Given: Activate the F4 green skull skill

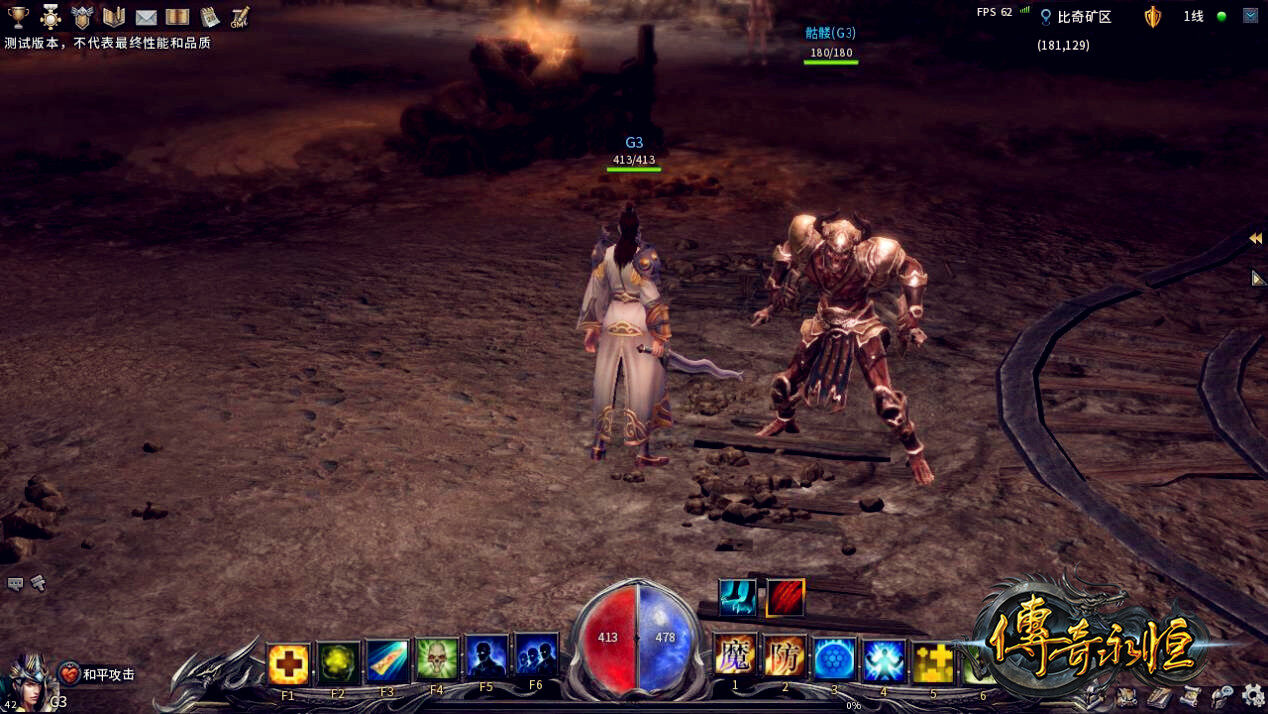Looking at the screenshot, I should (437, 660).
